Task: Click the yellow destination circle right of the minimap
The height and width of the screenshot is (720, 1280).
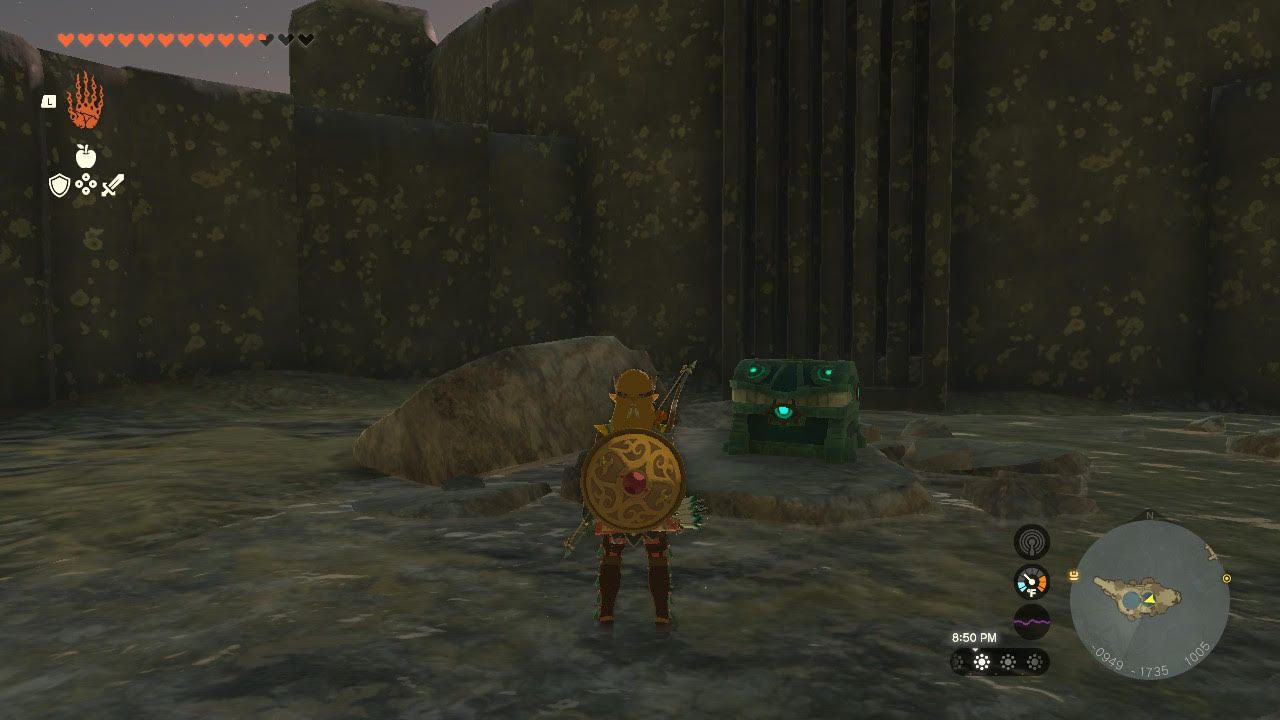Action: pyautogui.click(x=1227, y=578)
